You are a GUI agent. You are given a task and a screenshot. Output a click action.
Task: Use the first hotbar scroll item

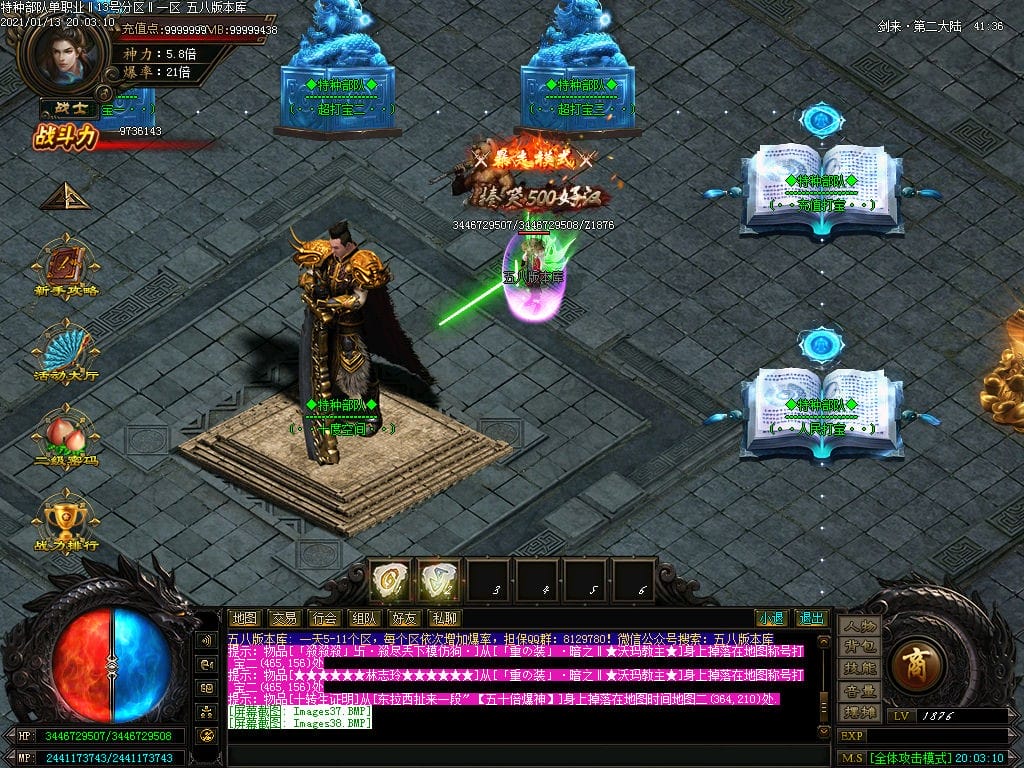391,581
